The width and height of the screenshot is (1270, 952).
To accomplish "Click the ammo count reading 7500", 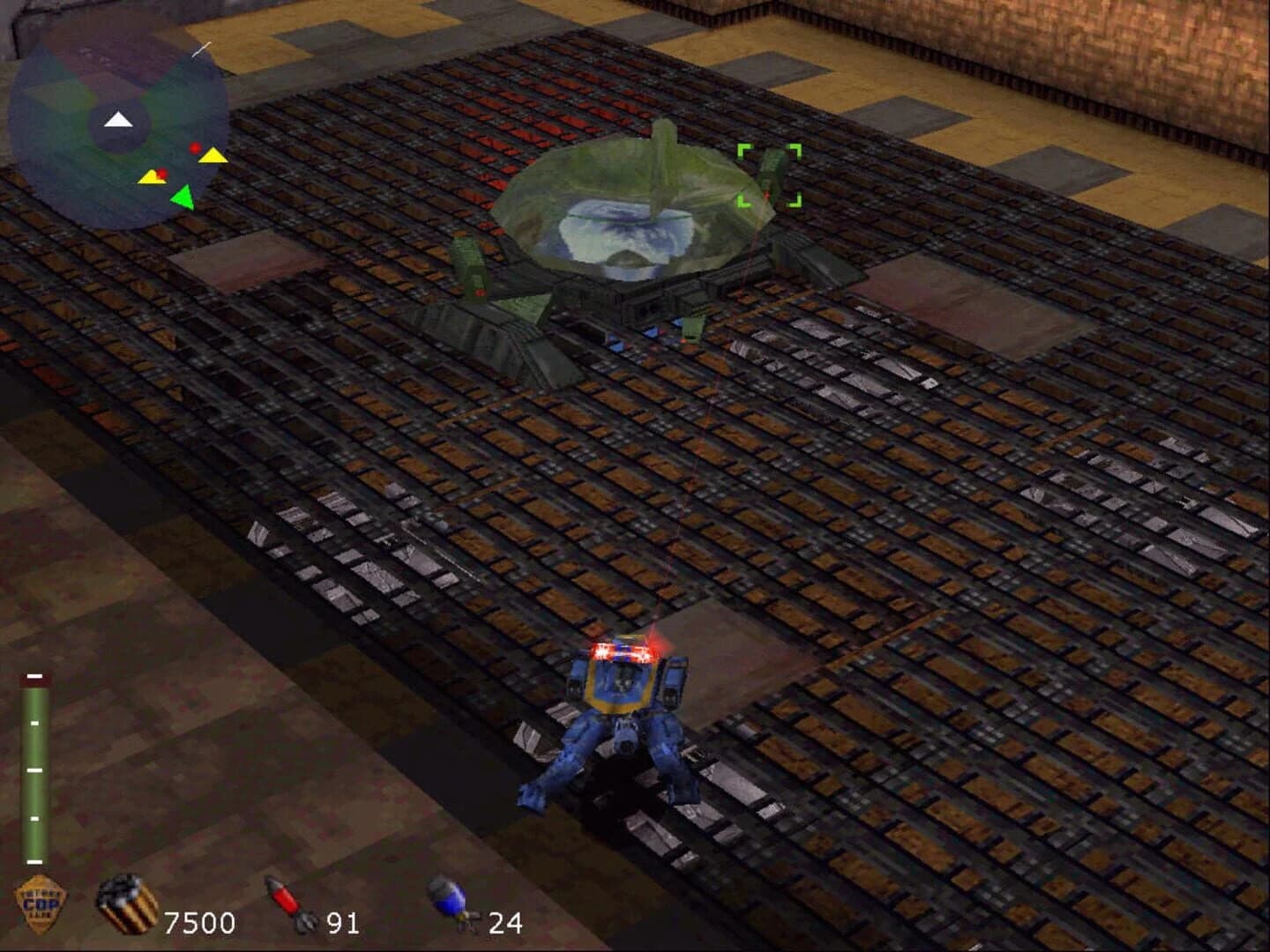I will point(198,924).
